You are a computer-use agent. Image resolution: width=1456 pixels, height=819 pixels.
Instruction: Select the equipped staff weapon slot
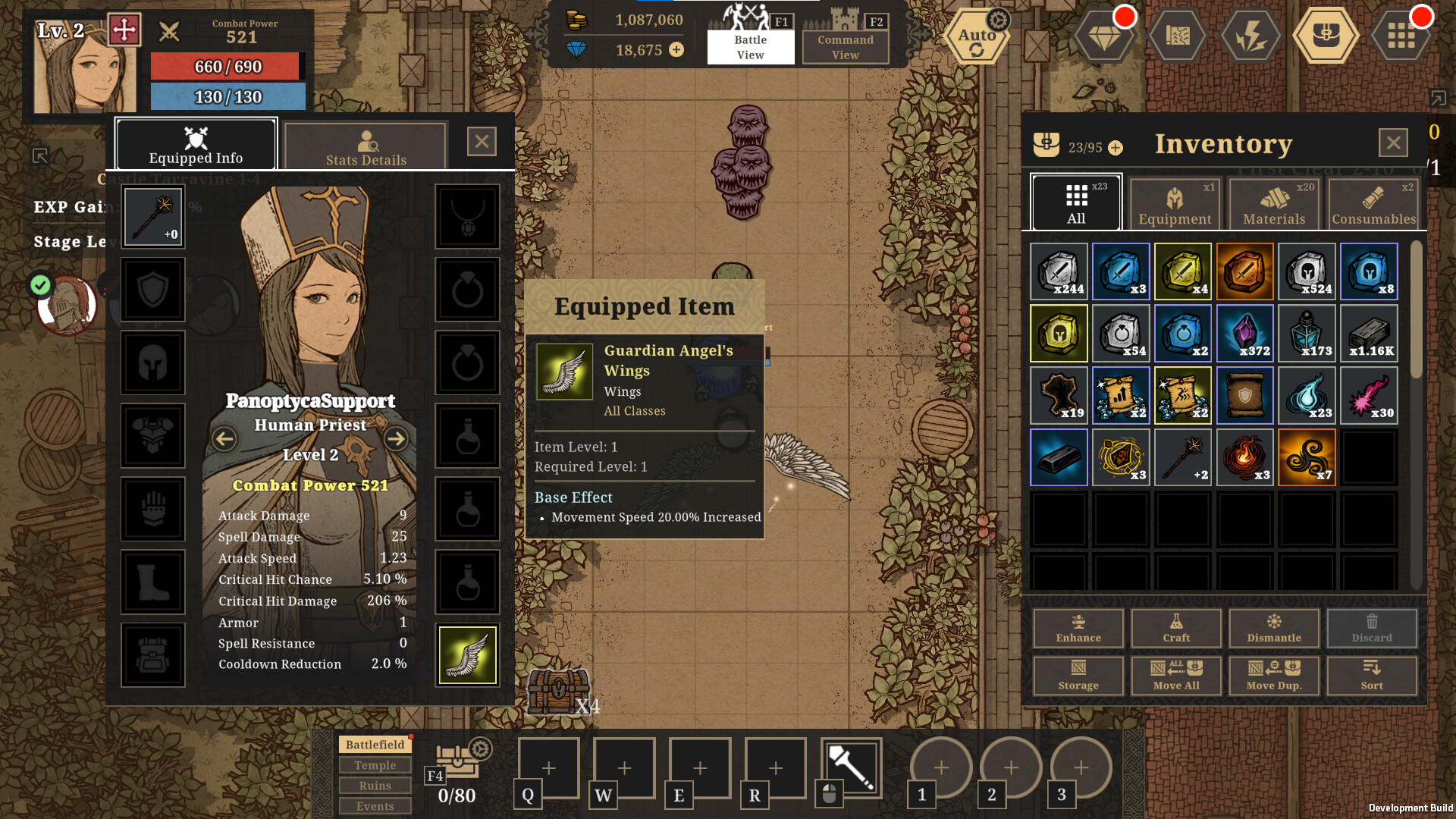tap(153, 217)
